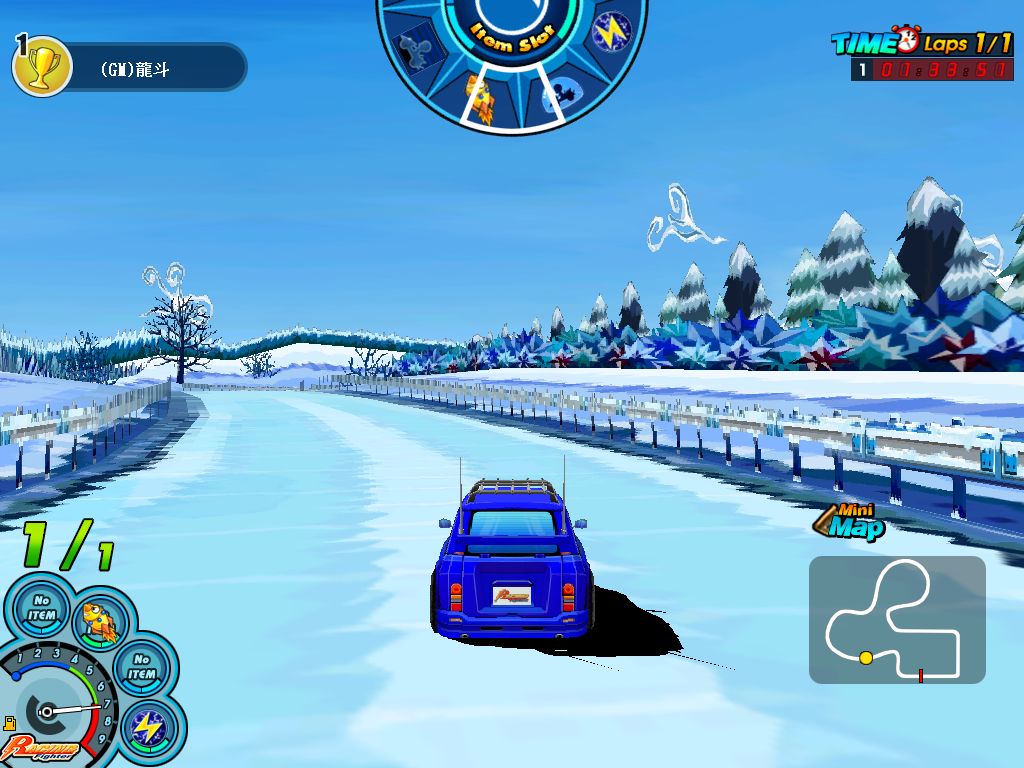Use the rocket fish item beside the speedometer

tap(101, 620)
